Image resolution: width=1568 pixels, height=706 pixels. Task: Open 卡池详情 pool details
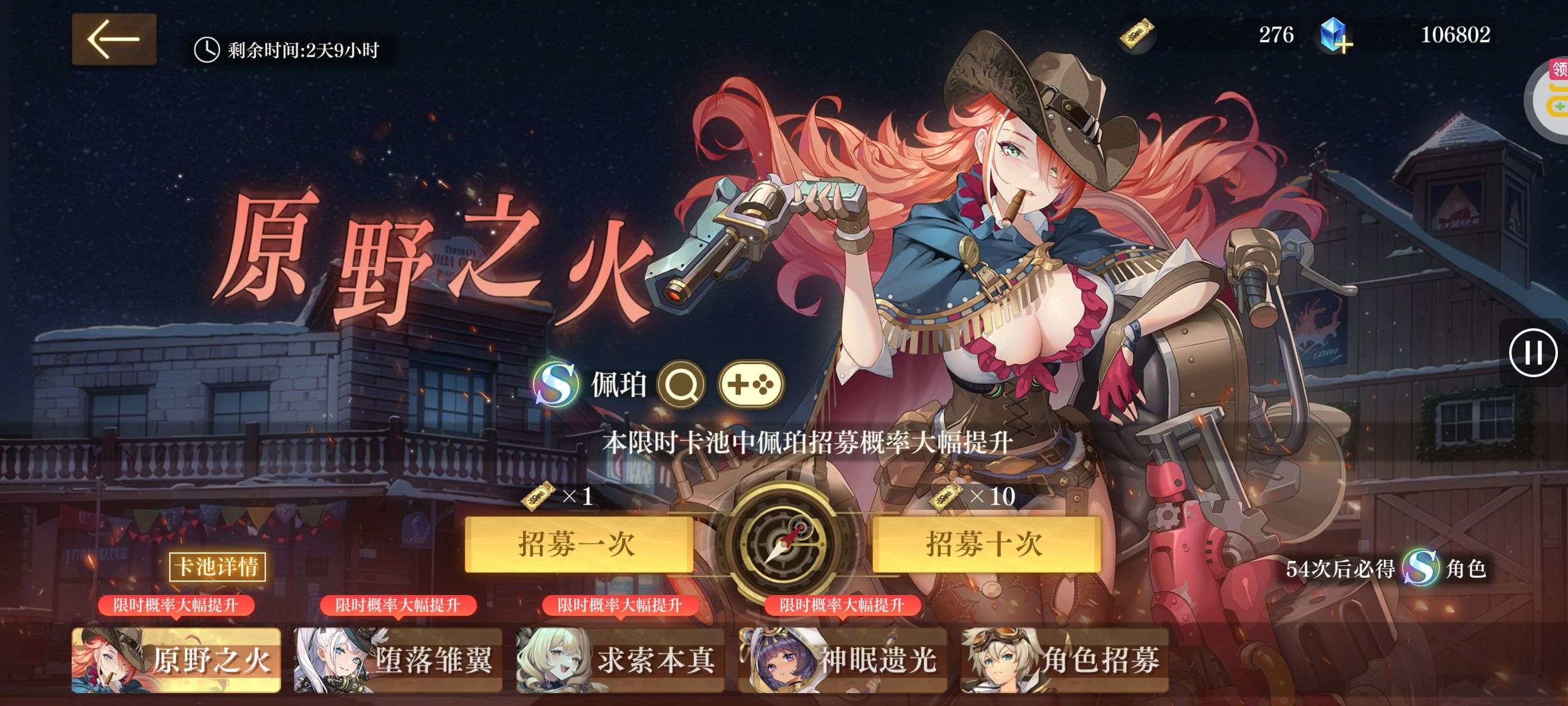coord(217,566)
